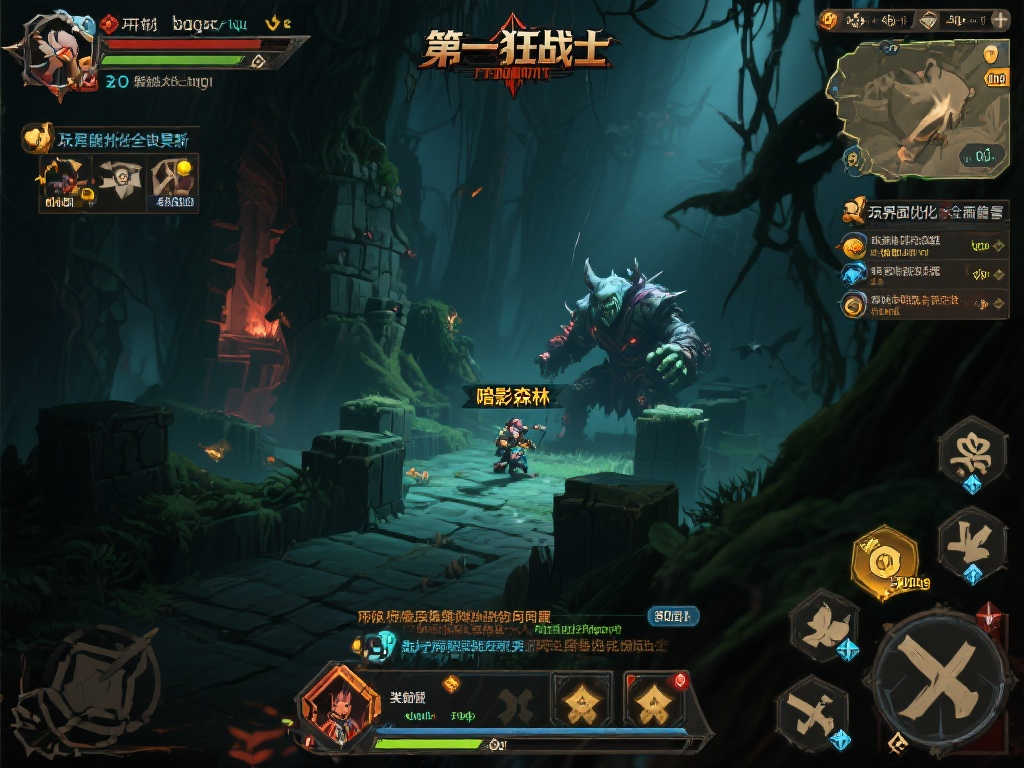Viewport: 1024px width, 768px height.
Task: Open the quest row with the orange icon
Action: [x=923, y=245]
